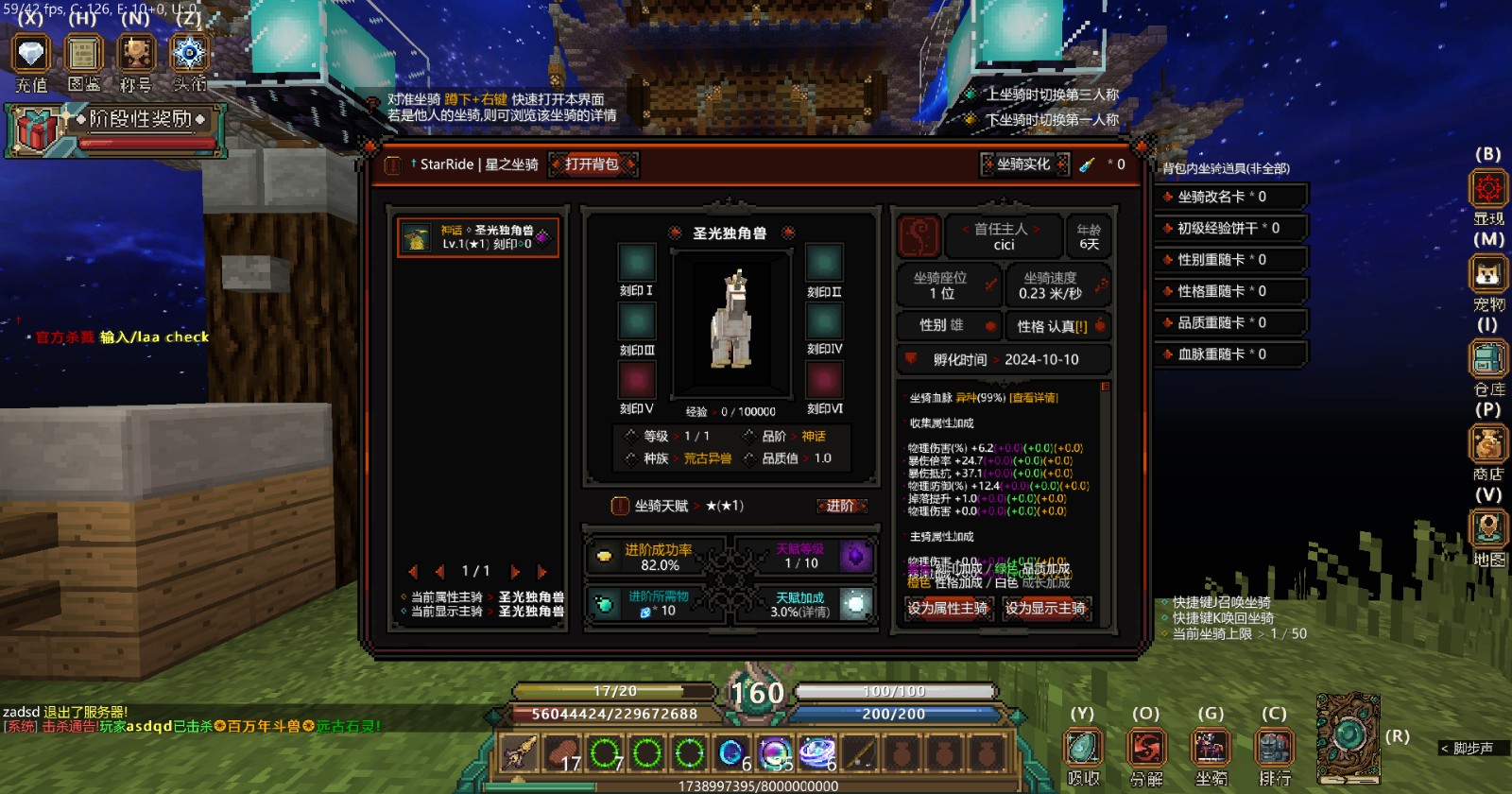Click the 进阶 advance button
This screenshot has width=1512, height=794.
(x=840, y=507)
